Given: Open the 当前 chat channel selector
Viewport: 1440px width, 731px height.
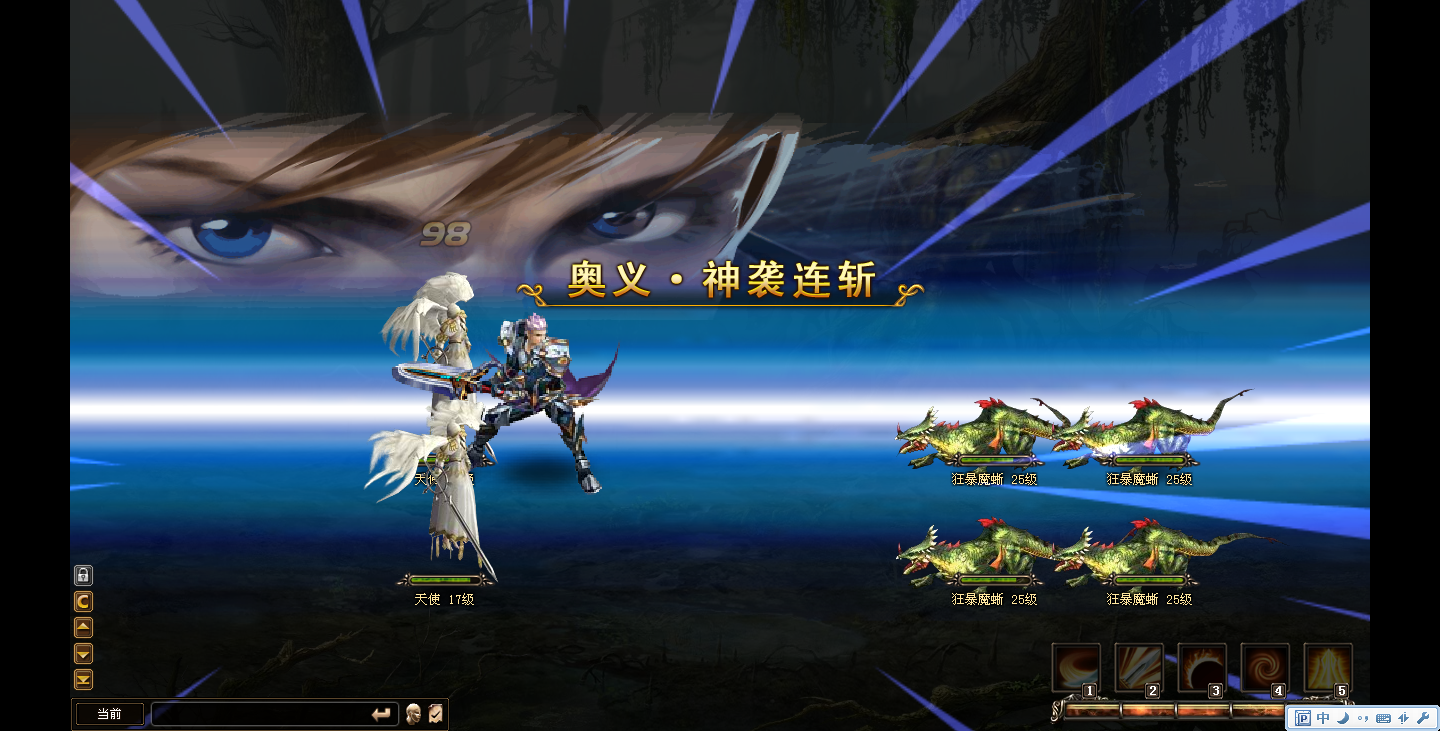Looking at the screenshot, I should click(x=110, y=714).
